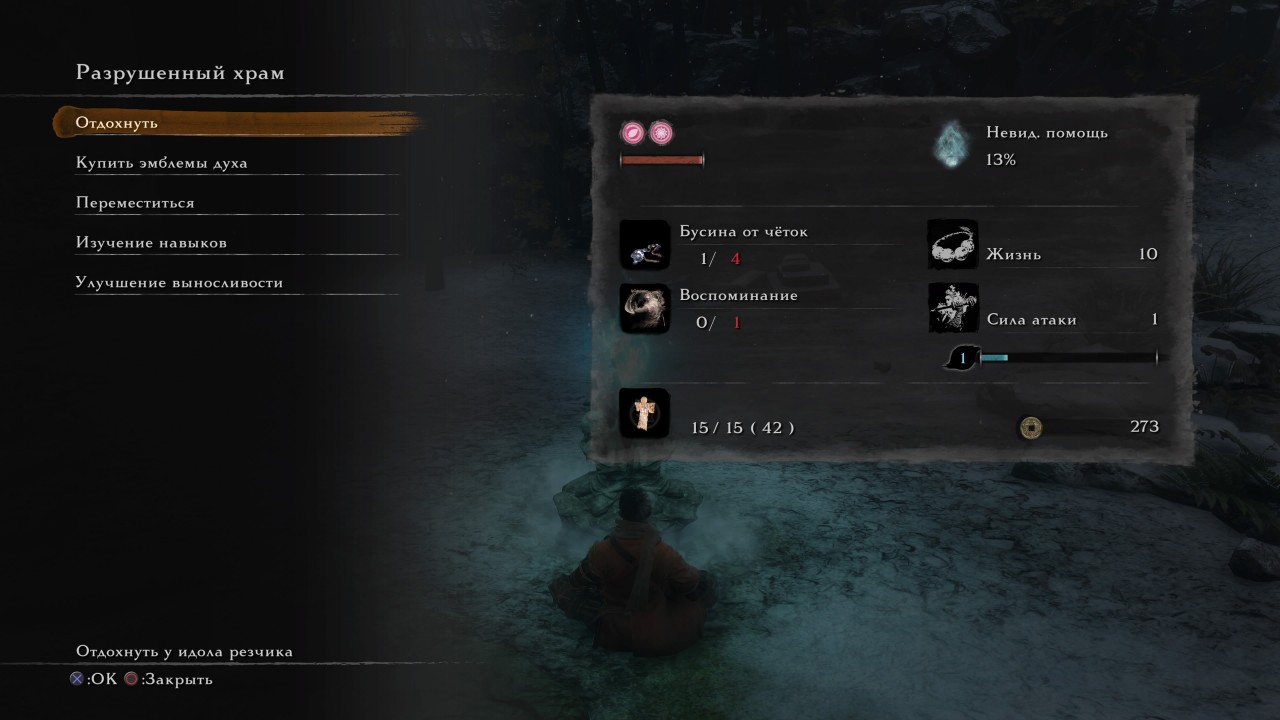Screen dimensions: 1280x720
Task: Click the 13% Unseen Aid value
Action: click(x=998, y=159)
